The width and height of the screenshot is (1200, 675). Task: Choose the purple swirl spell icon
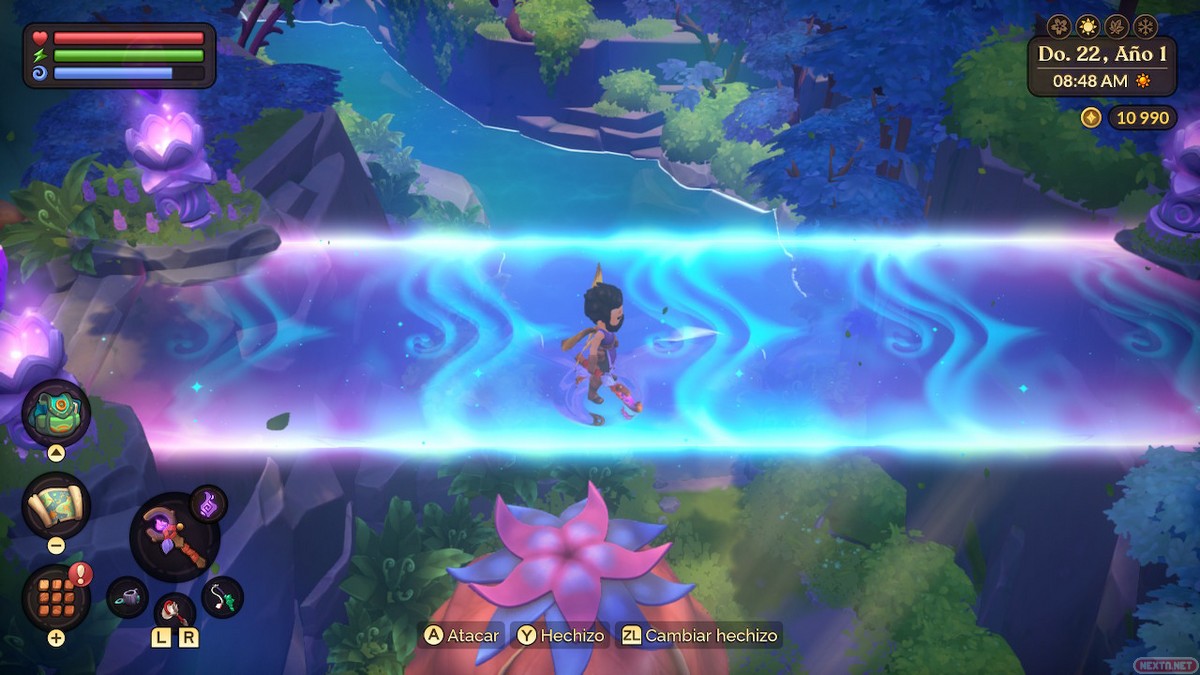pyautogui.click(x=208, y=502)
